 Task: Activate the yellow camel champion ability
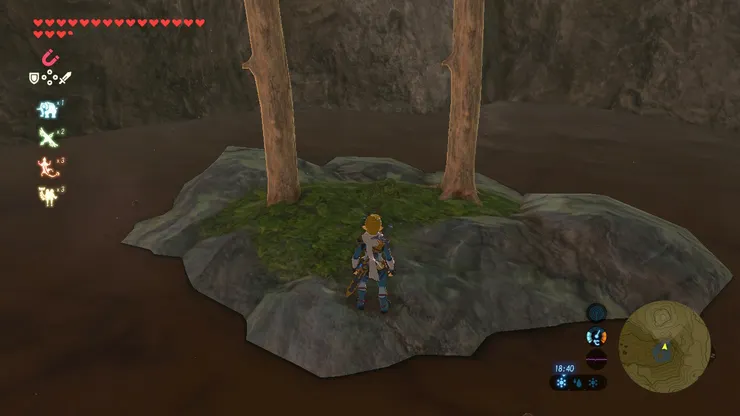click(46, 193)
